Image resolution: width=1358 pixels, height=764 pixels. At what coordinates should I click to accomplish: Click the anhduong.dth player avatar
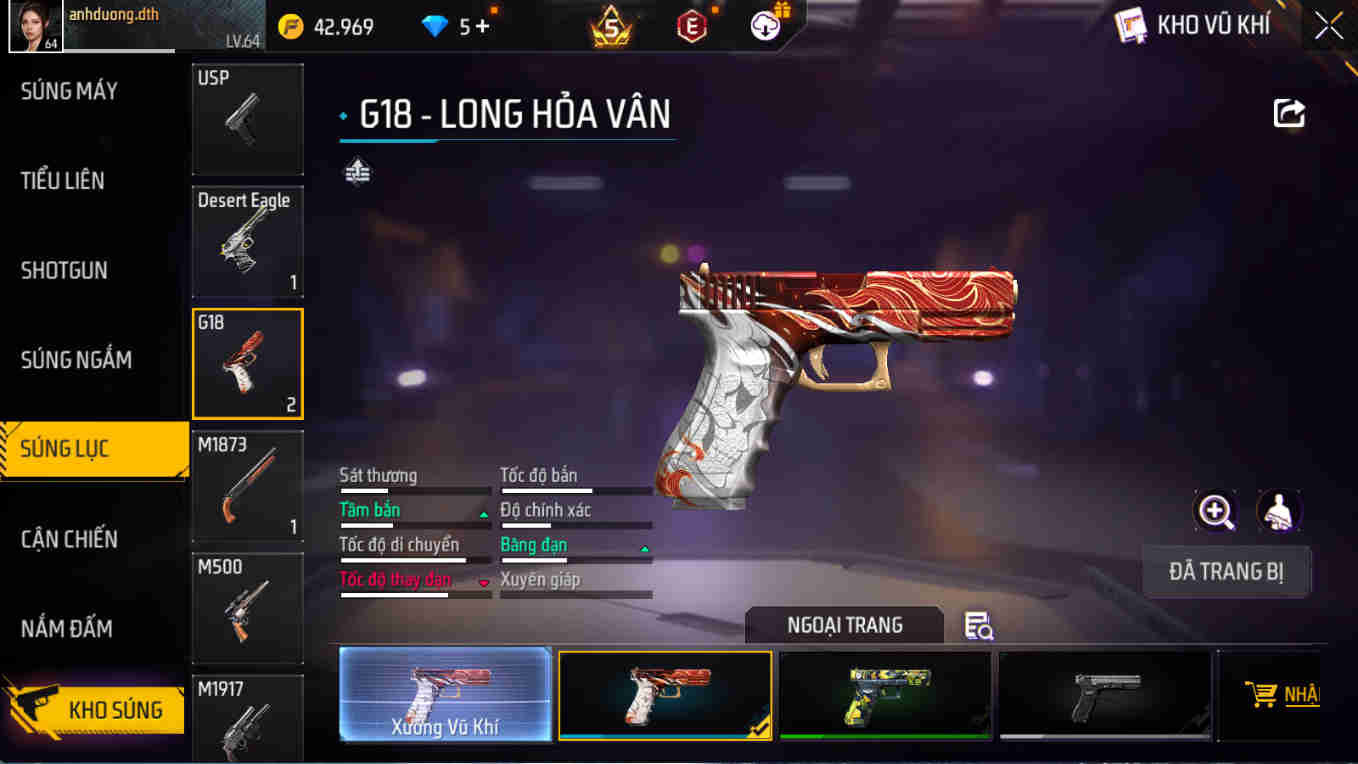point(34,26)
